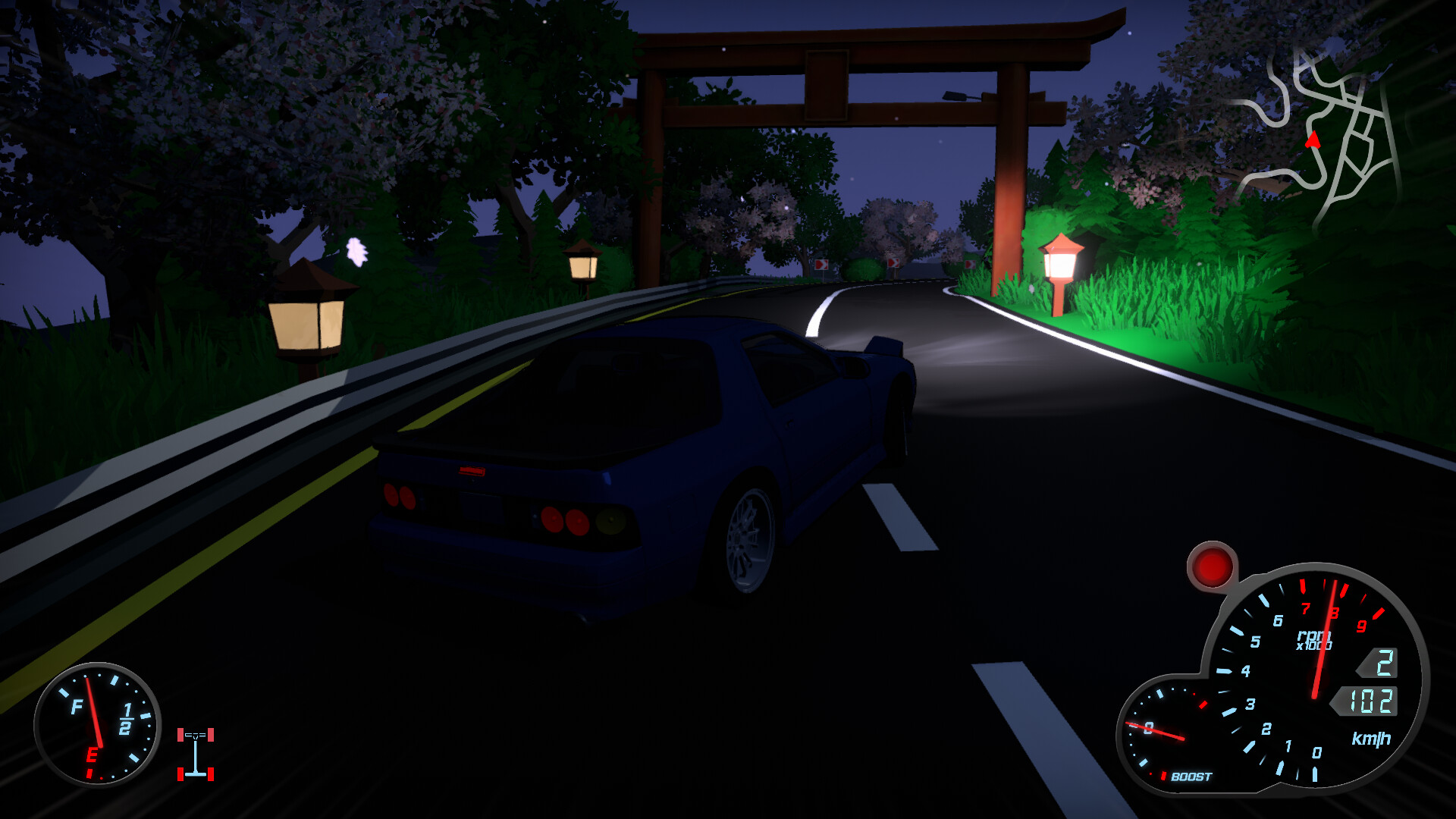Open the gear indicator showing 2
Image resolution: width=1456 pixels, height=819 pixels.
tap(1382, 664)
